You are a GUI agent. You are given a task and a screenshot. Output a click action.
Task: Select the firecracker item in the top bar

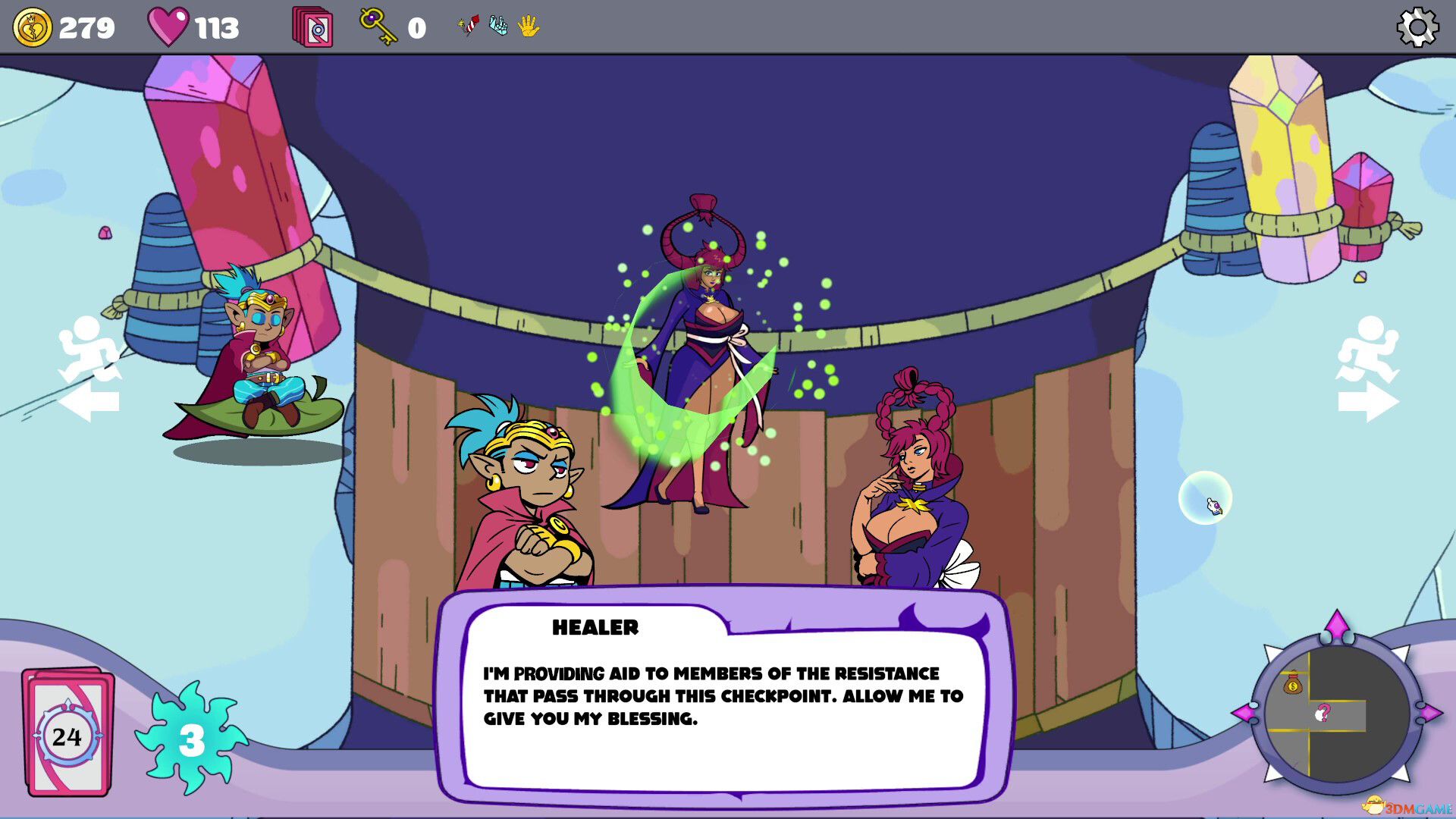point(468,25)
